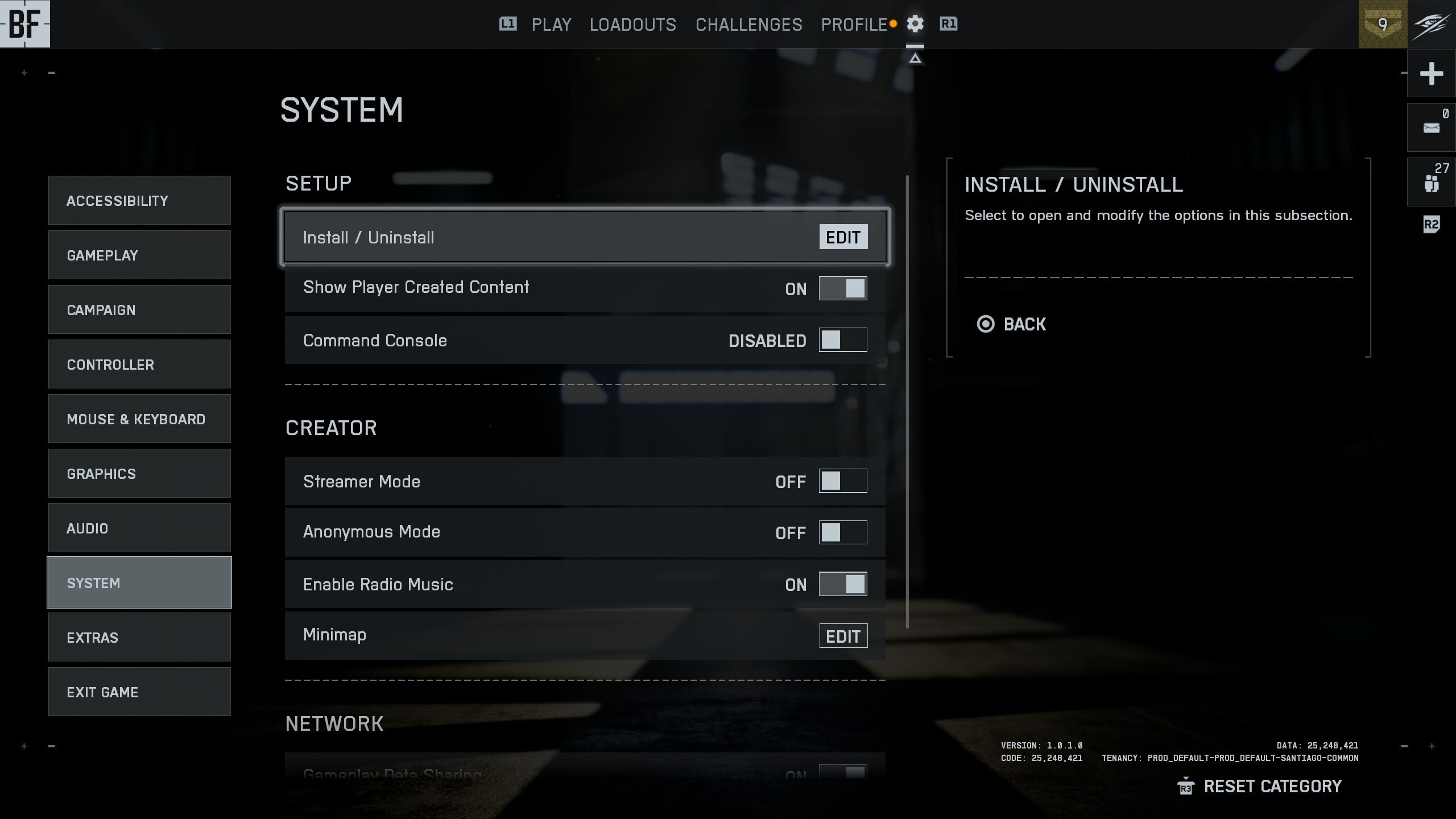Image resolution: width=1456 pixels, height=819 pixels.
Task: Open the settings gear icon
Action: [915, 24]
